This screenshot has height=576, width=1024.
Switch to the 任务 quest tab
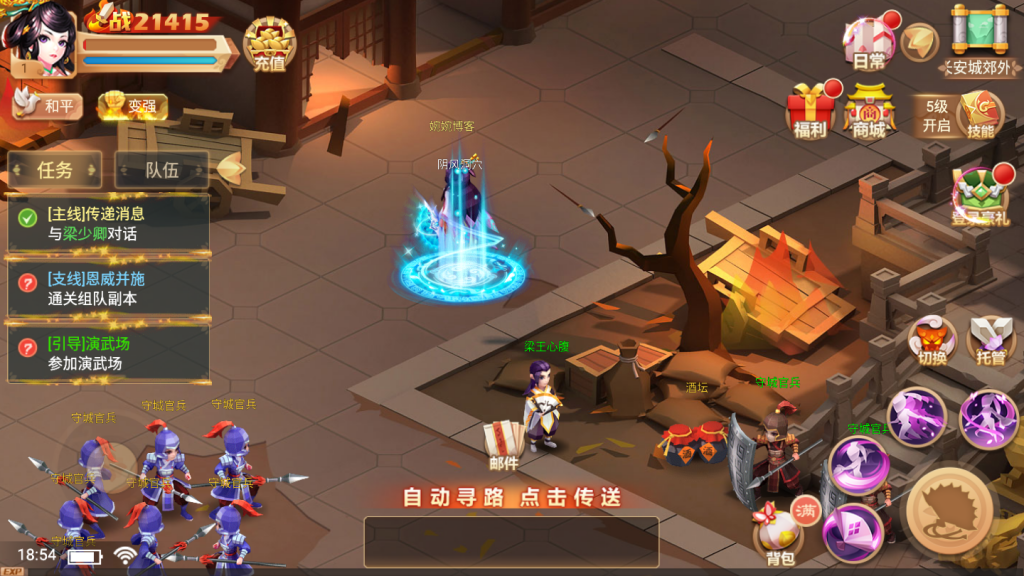click(56, 170)
